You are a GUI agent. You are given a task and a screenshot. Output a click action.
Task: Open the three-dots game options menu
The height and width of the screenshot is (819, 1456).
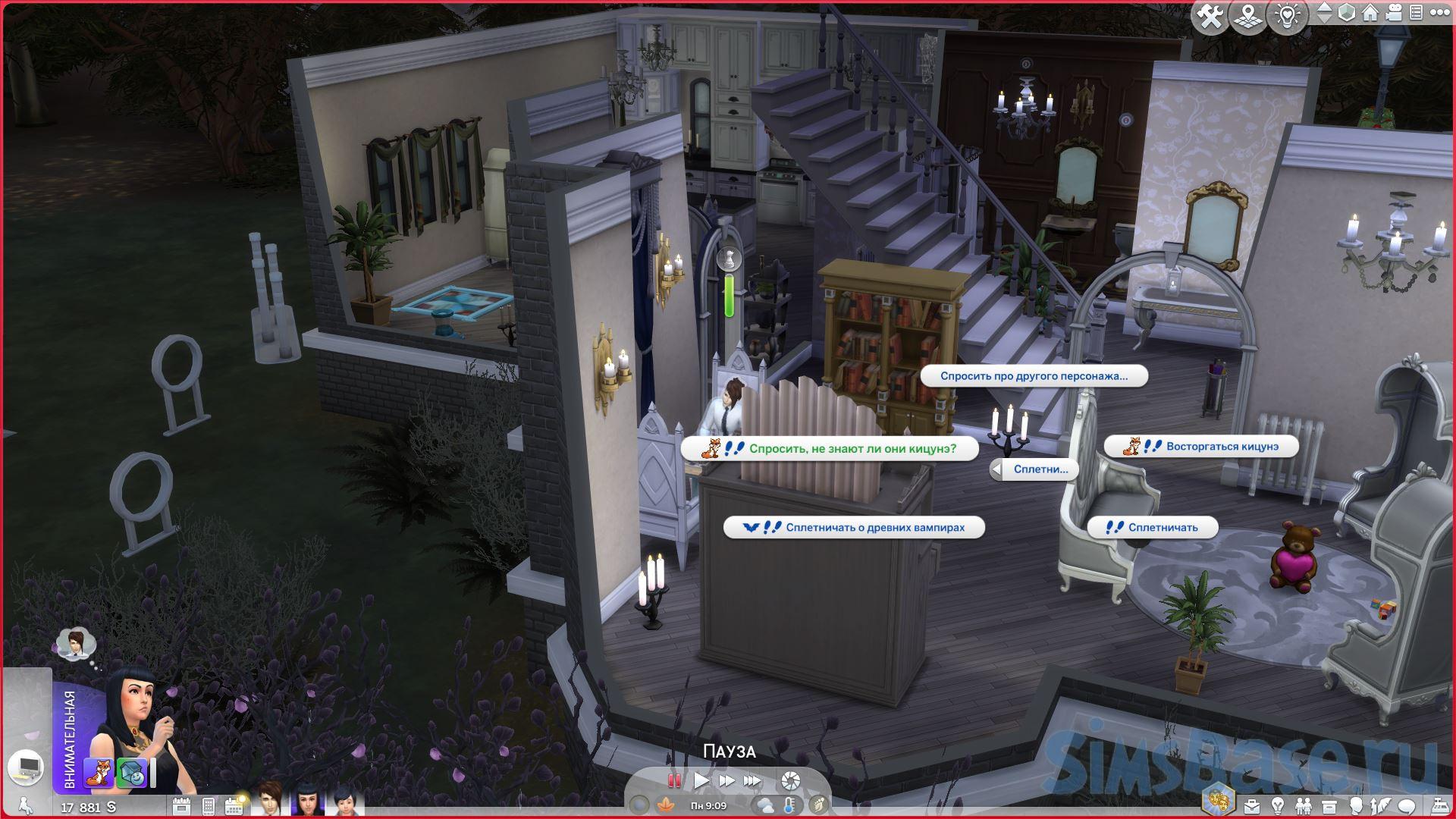point(1438,13)
